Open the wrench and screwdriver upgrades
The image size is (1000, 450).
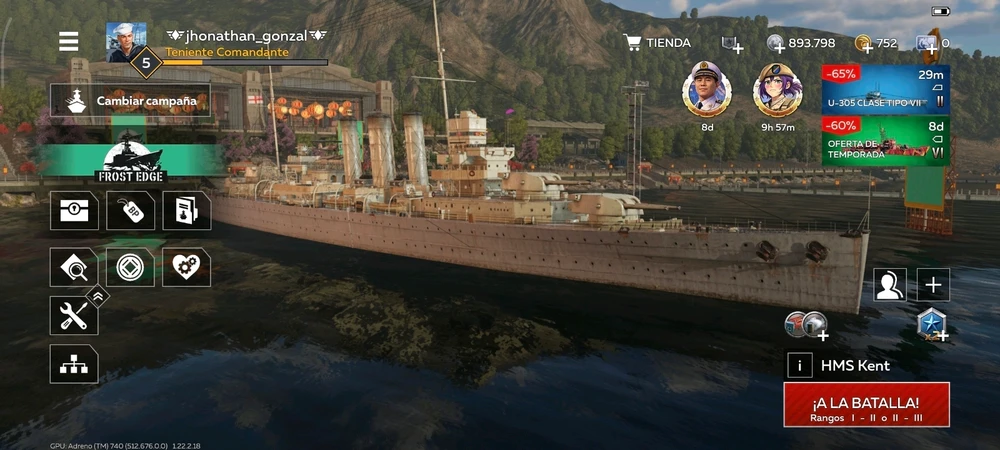click(x=74, y=316)
